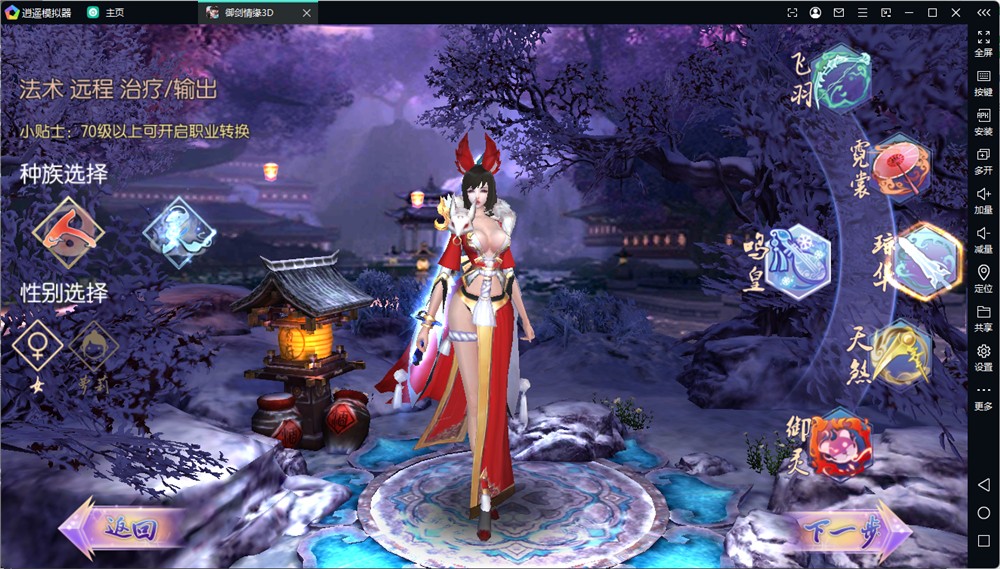
Task: Select the glowing blue race emblem
Action: (x=179, y=231)
